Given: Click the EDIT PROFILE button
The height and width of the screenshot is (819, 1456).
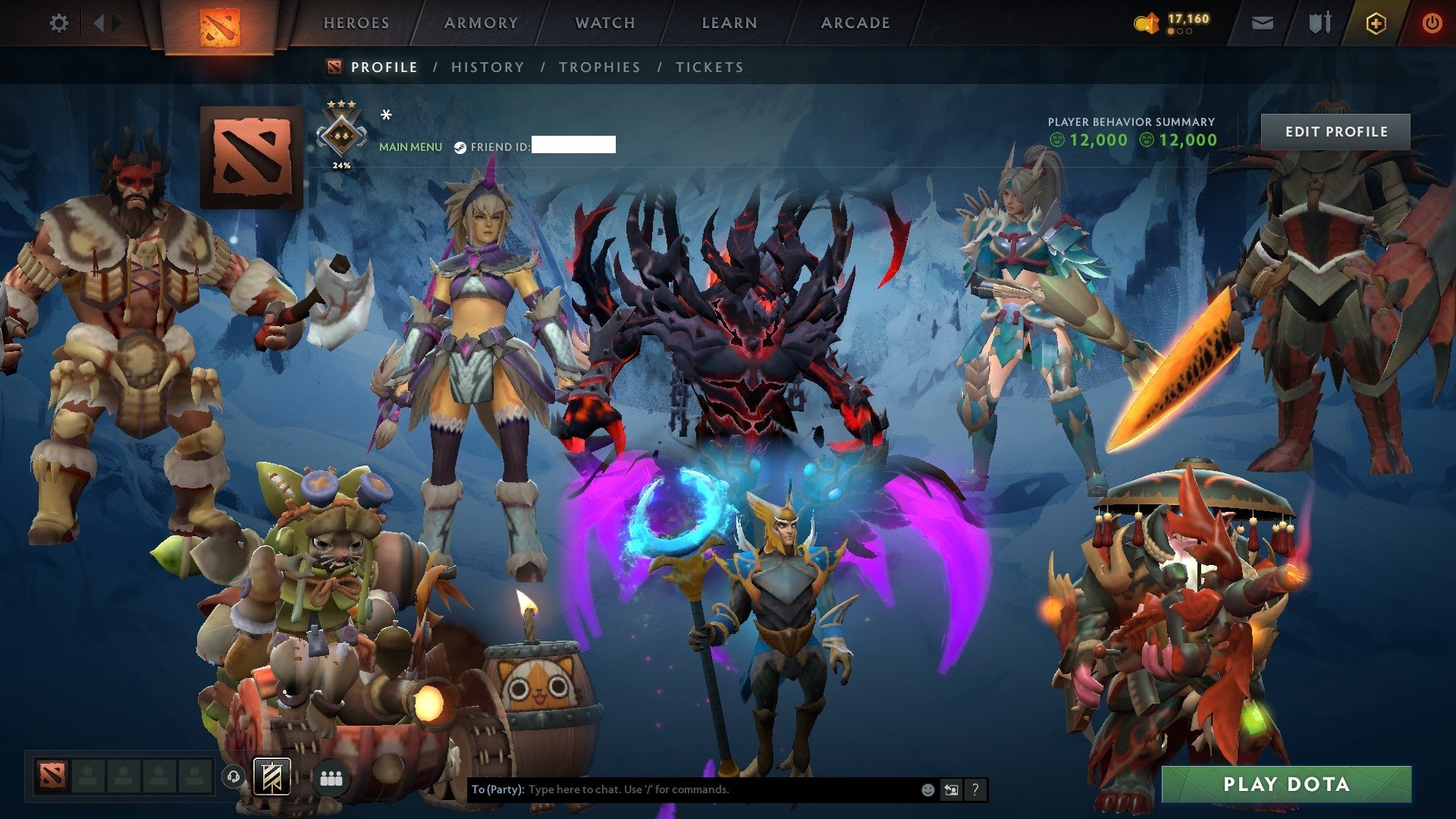Looking at the screenshot, I should (x=1337, y=131).
